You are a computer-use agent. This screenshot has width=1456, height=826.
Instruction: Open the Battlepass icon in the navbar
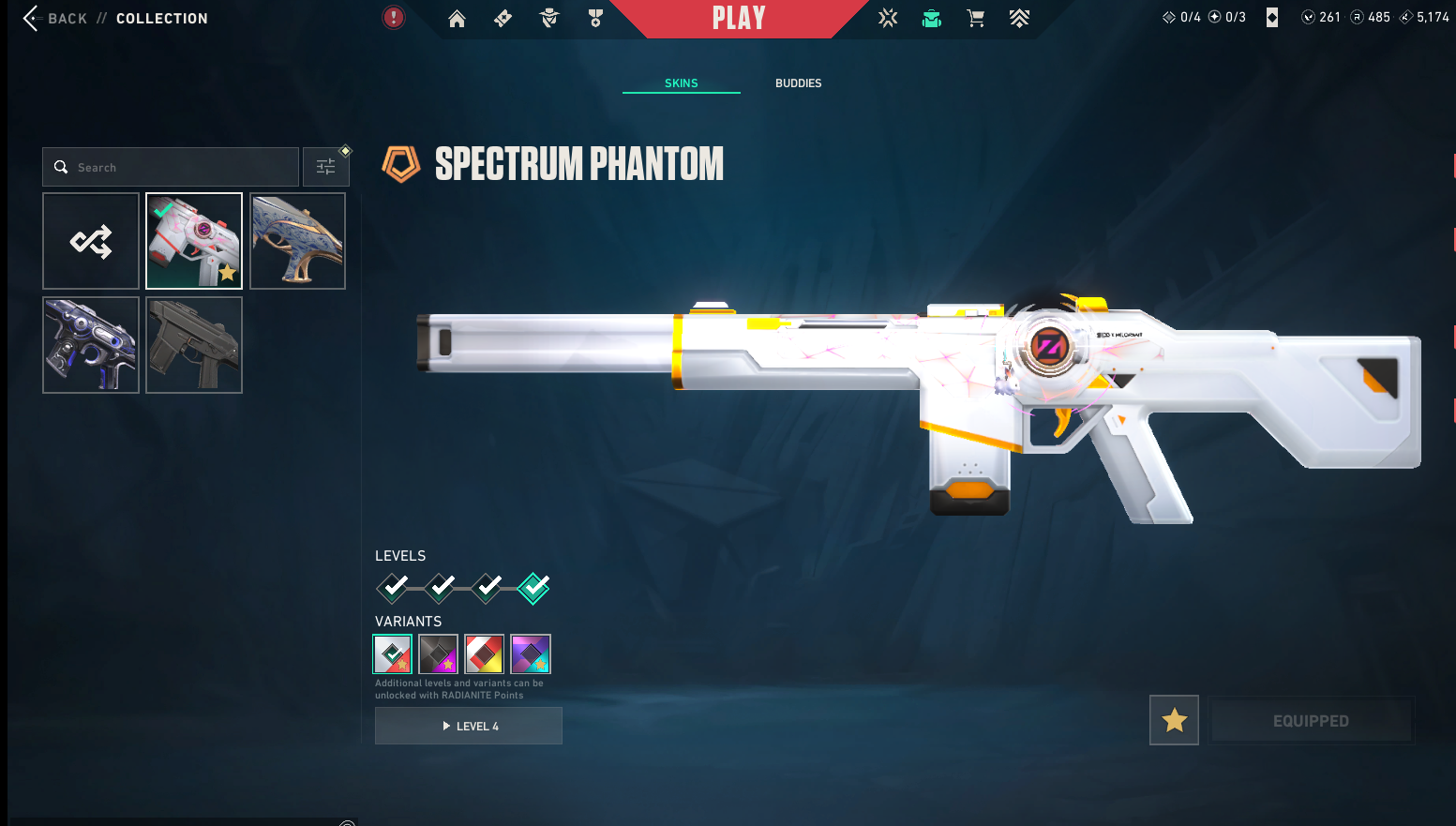coord(503,18)
